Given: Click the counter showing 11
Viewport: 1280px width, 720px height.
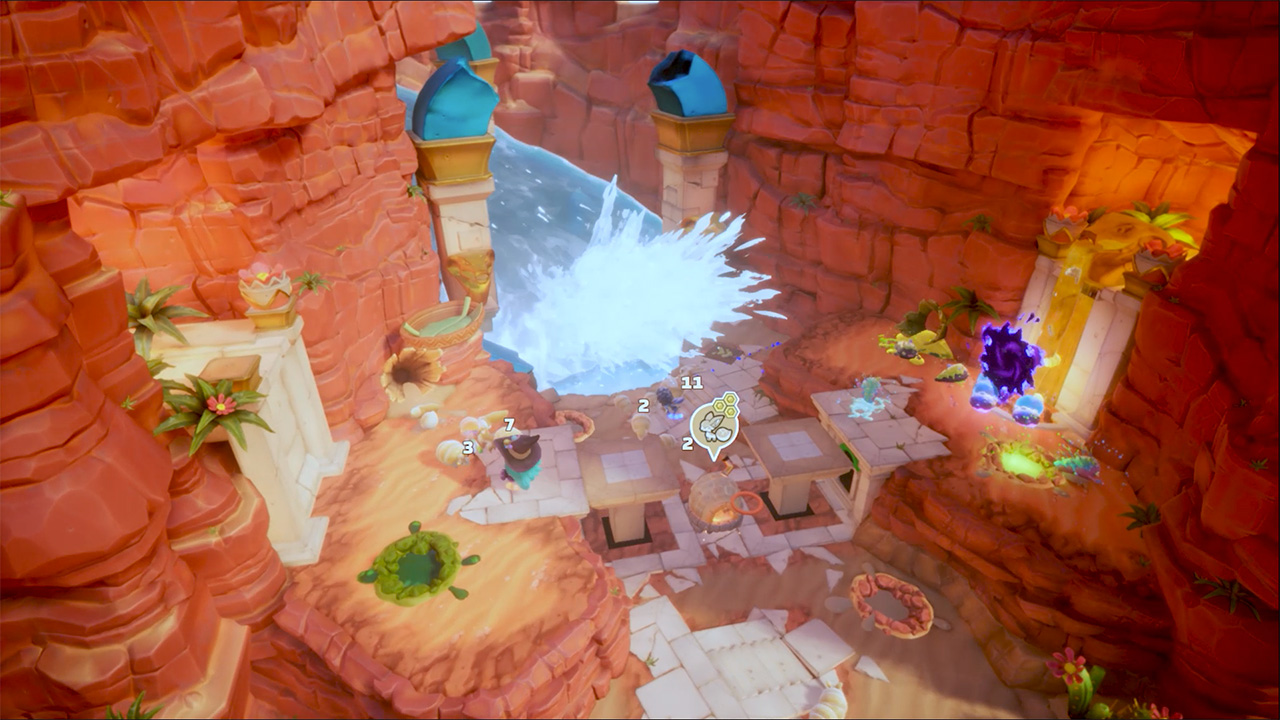Looking at the screenshot, I should point(691,381).
